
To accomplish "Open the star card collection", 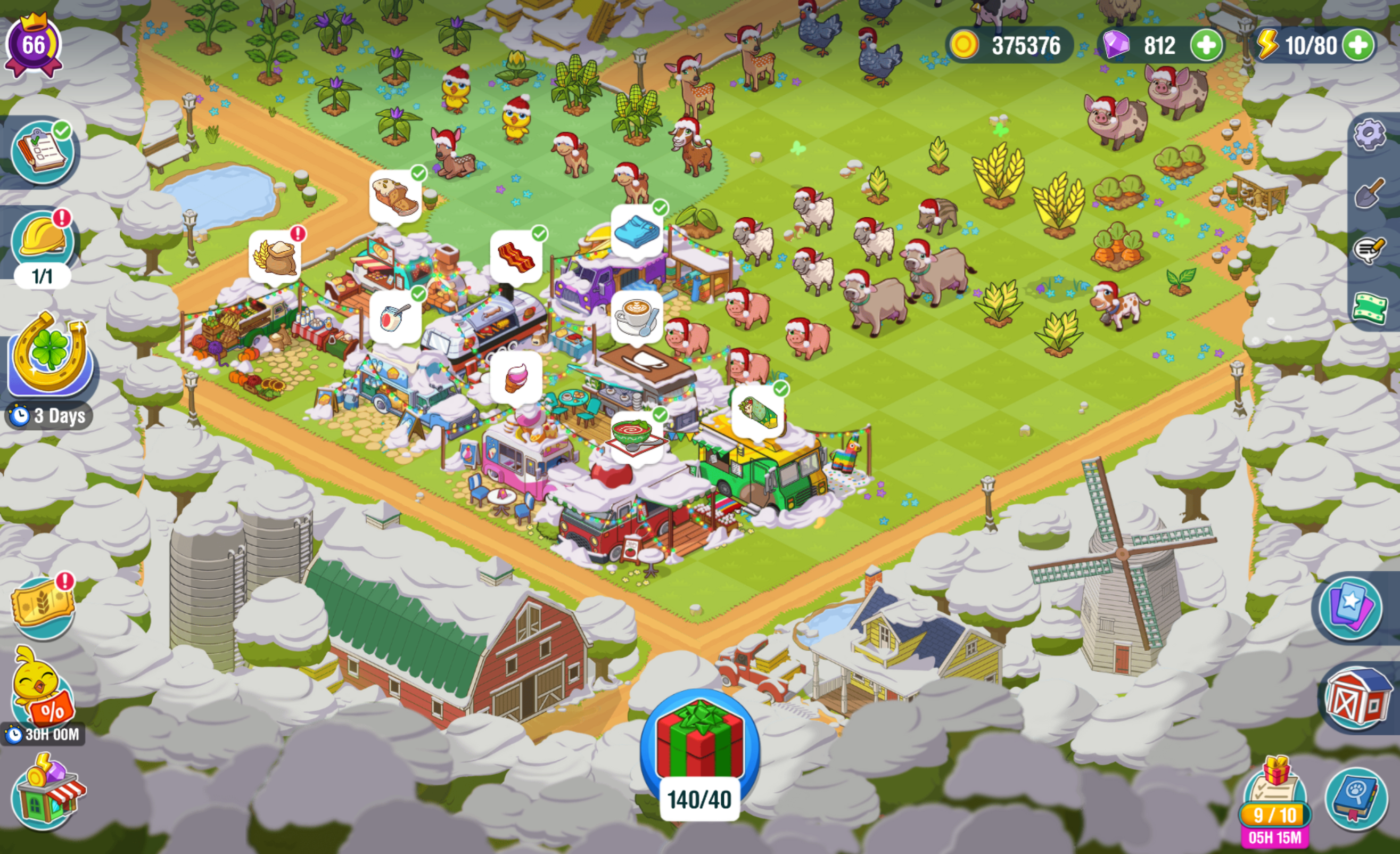I will tap(1350, 607).
